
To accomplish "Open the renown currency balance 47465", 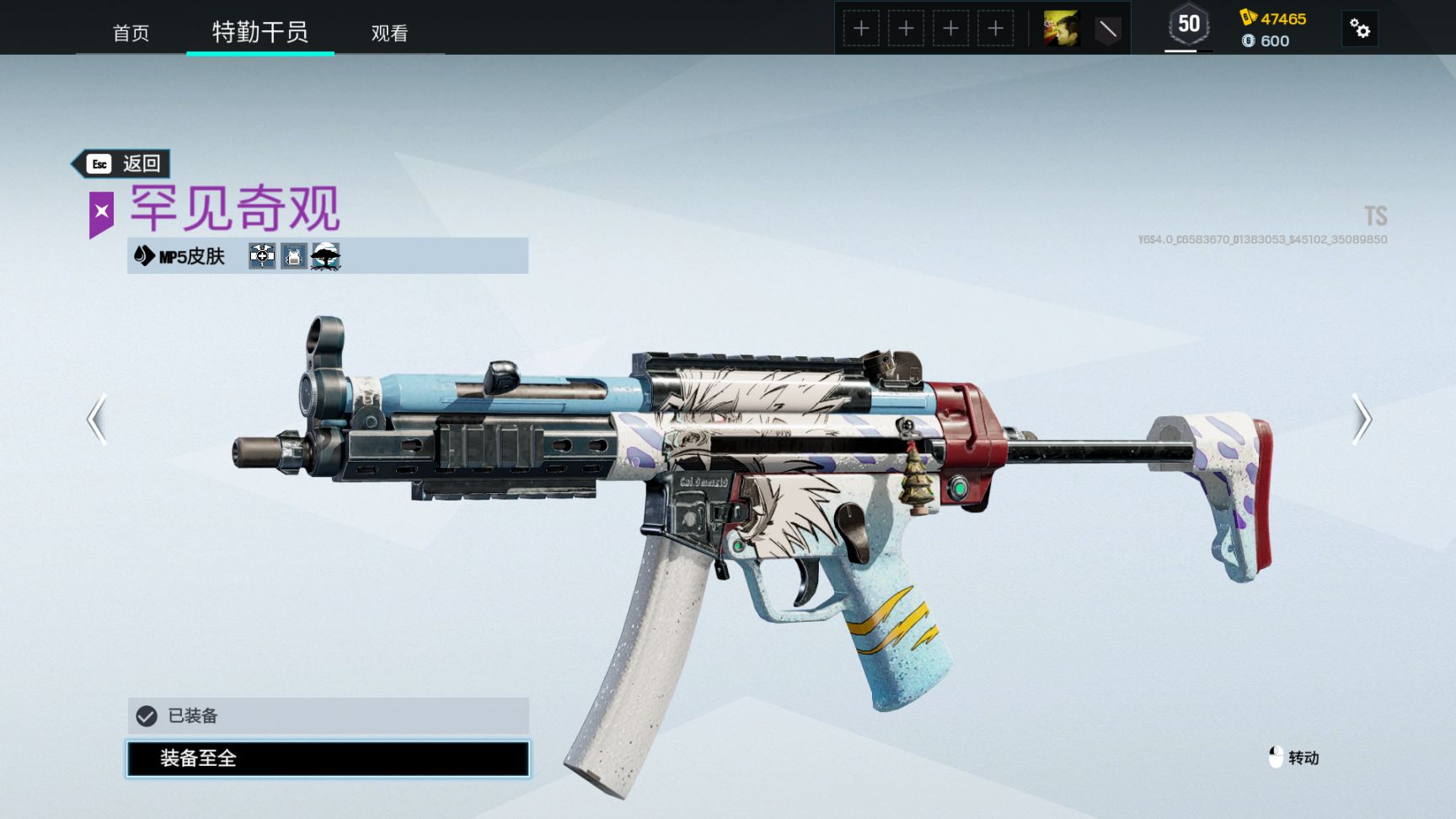I will pos(1273,19).
